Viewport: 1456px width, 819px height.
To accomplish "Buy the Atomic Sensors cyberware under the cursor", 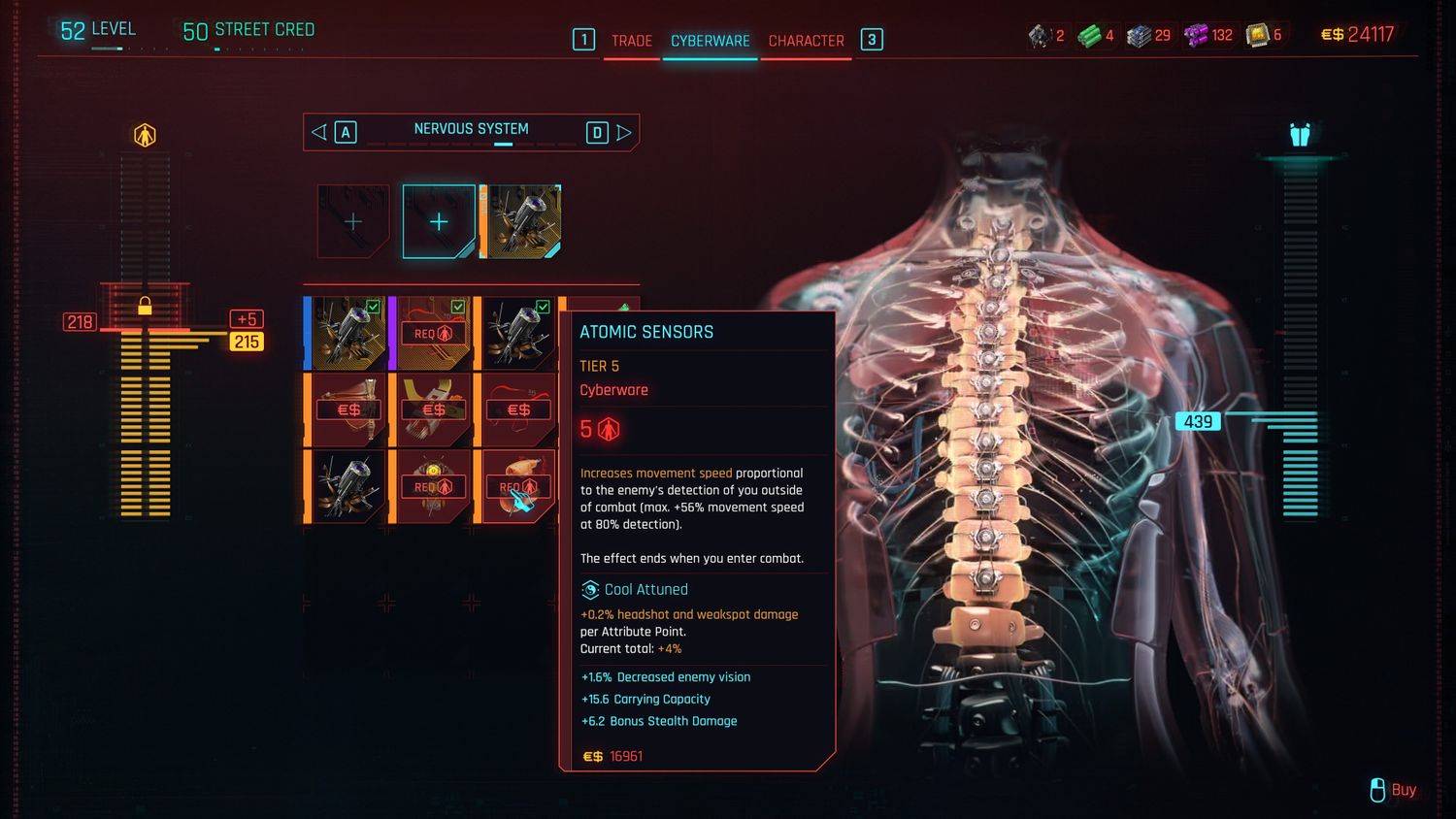I will [x=518, y=486].
